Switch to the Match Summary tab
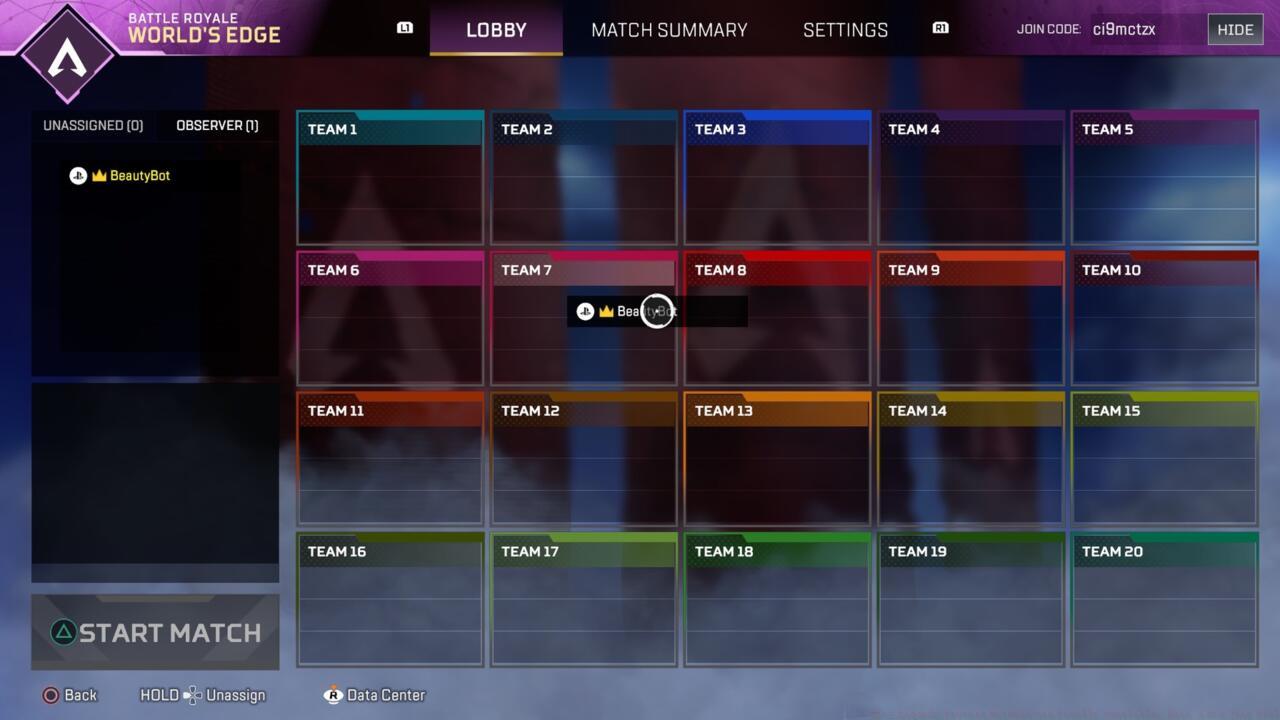The image size is (1280, 720). click(669, 30)
